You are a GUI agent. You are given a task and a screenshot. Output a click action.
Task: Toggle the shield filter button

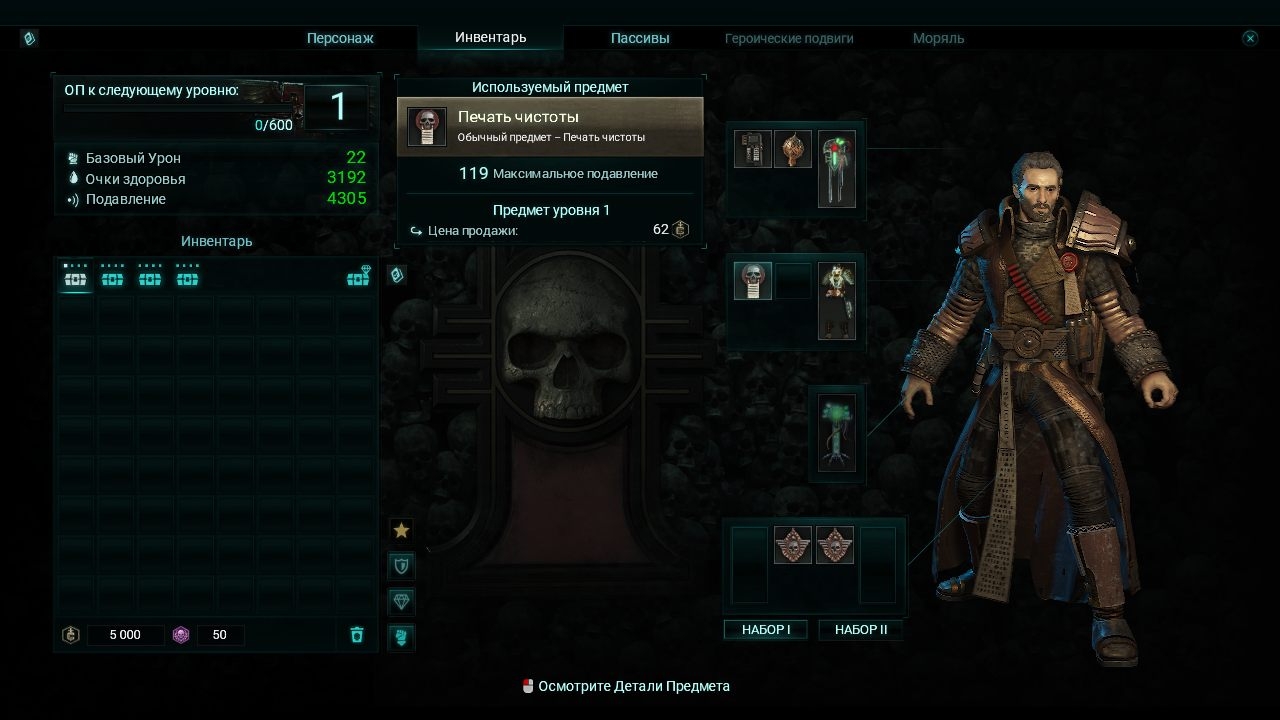coord(401,566)
